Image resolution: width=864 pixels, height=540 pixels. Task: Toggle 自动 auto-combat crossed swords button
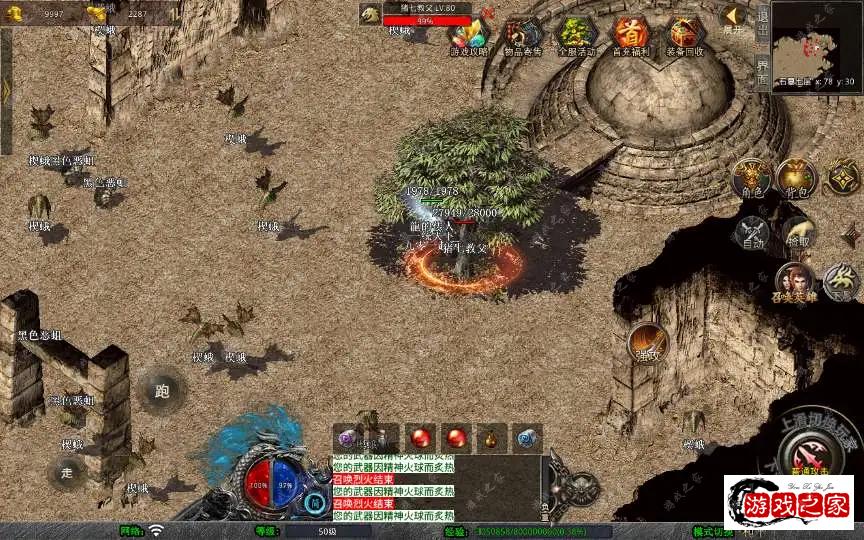pos(750,234)
